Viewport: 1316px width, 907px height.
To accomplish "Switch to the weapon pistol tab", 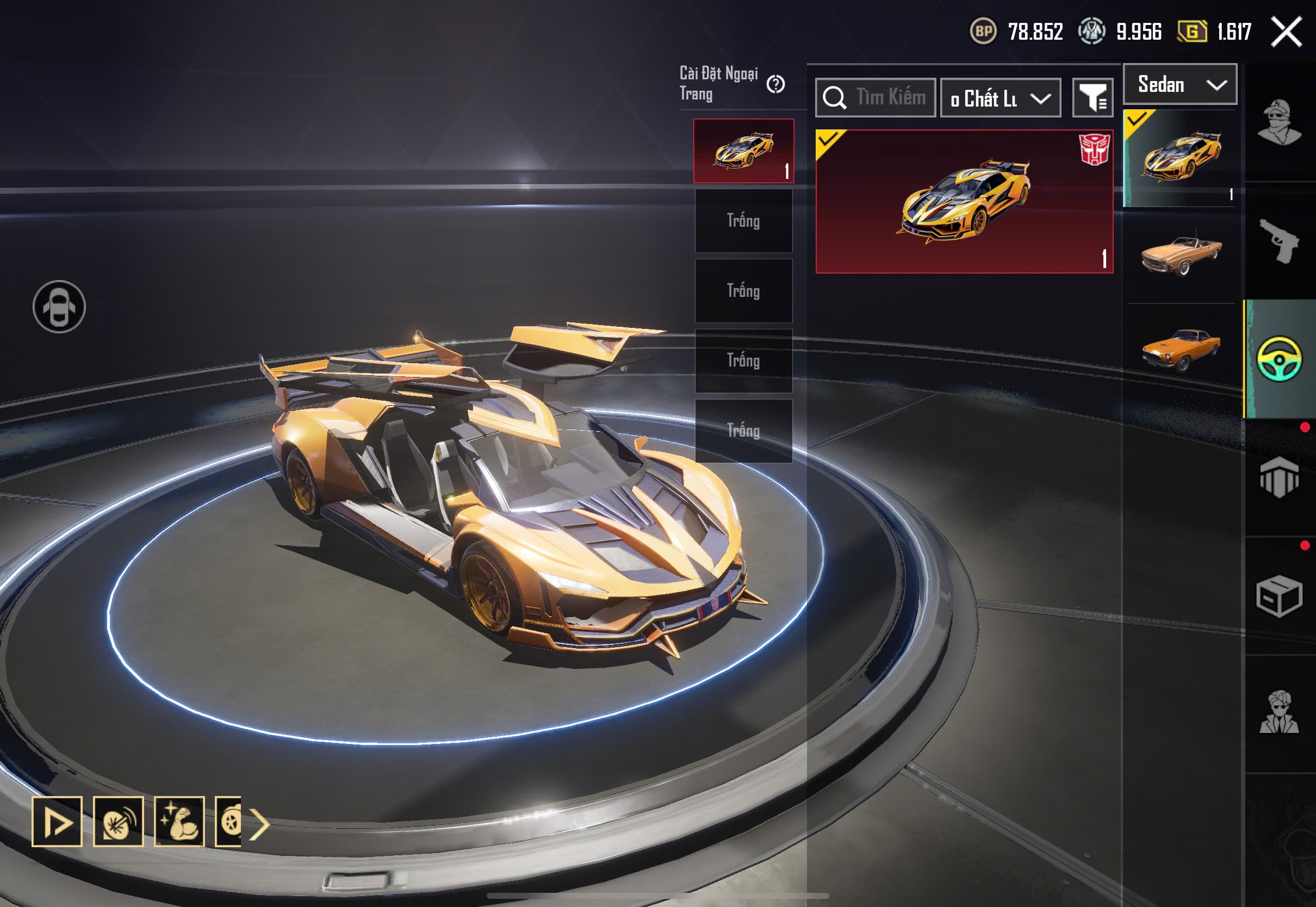I will pos(1279,241).
